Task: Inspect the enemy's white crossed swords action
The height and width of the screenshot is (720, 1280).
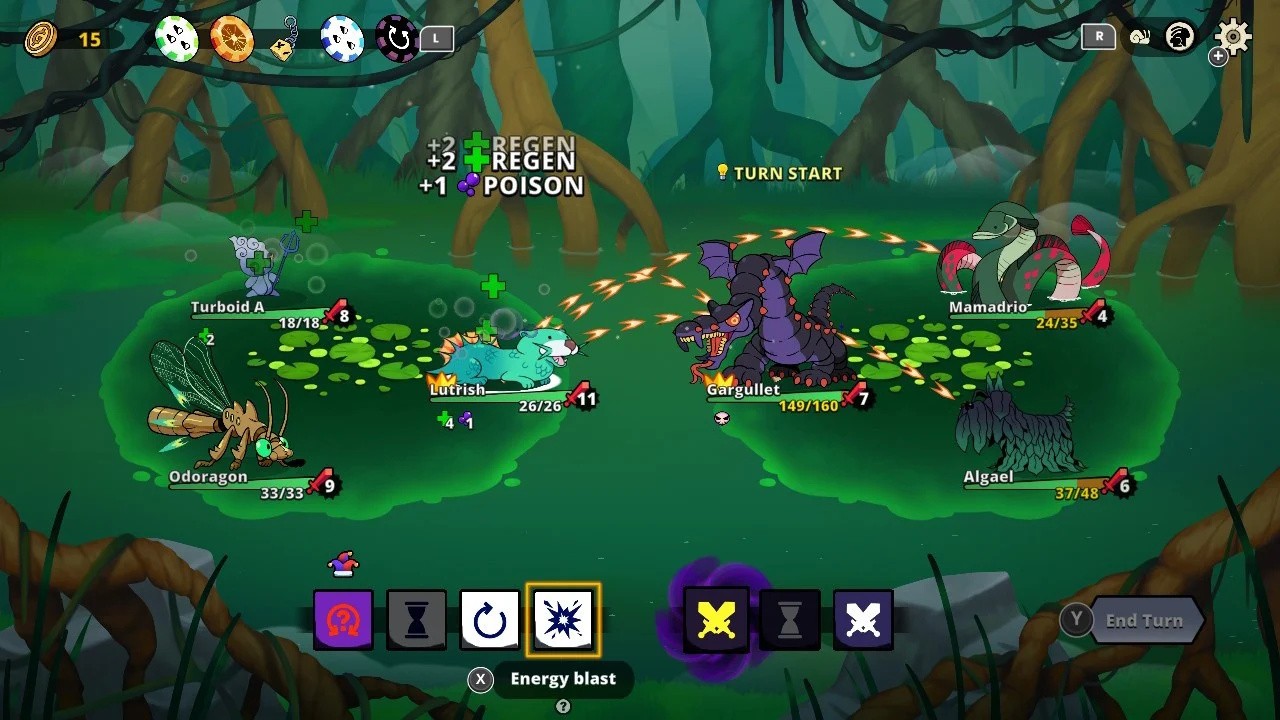Action: [x=863, y=620]
